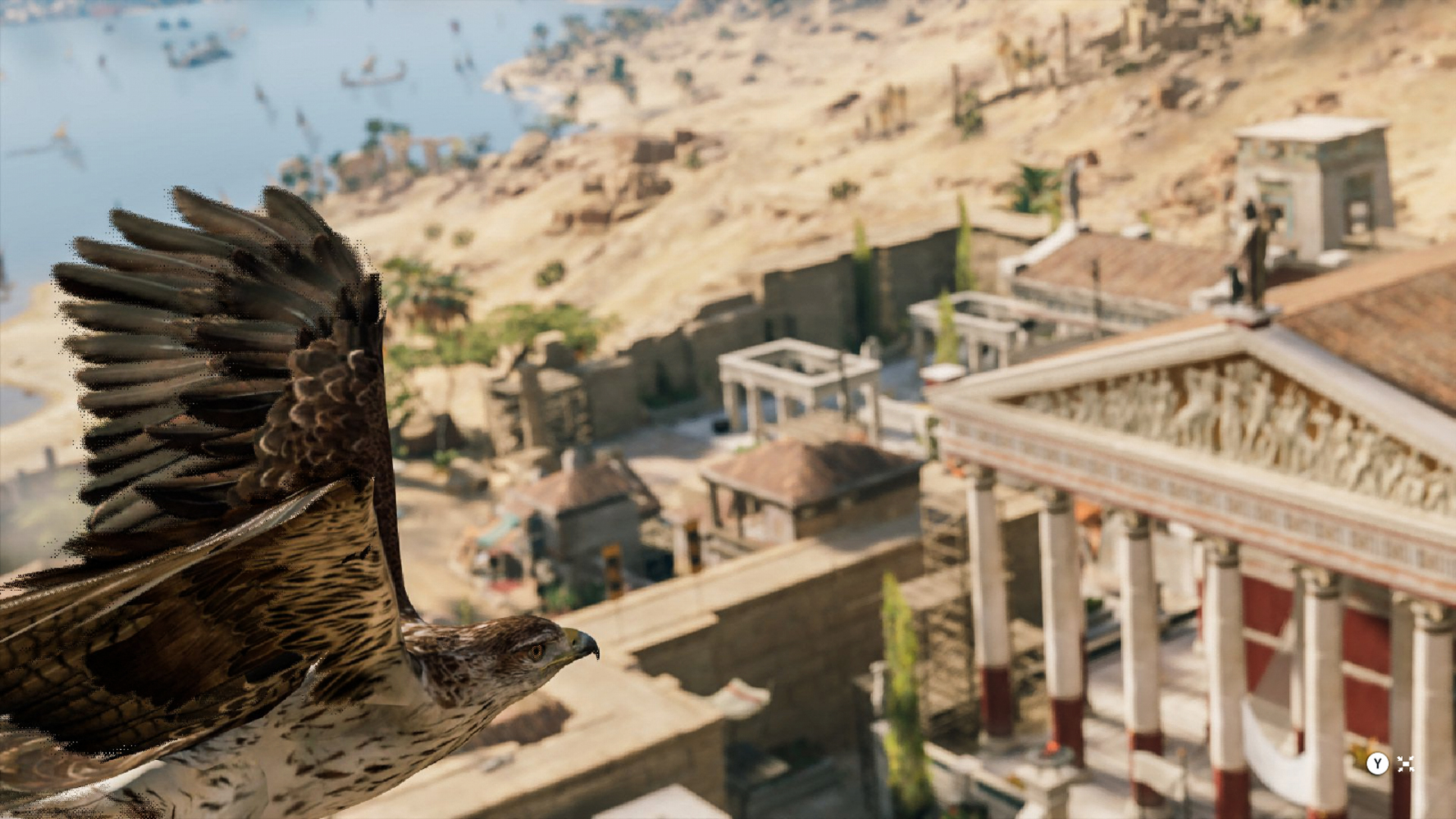Image resolution: width=1456 pixels, height=819 pixels.
Task: Click the exit-fullscreen arrows icon
Action: (1405, 764)
